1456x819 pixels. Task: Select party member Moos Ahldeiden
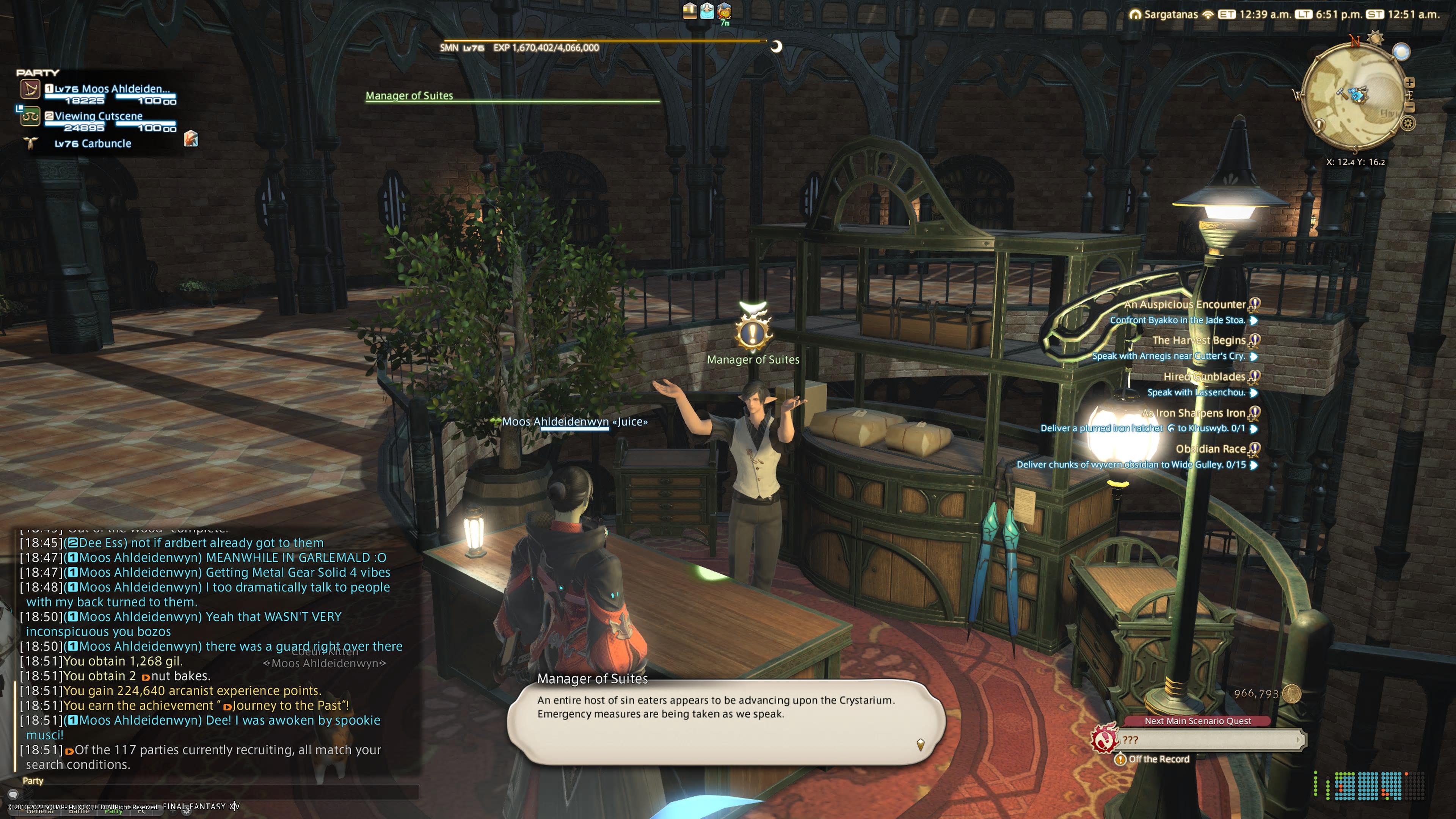pos(111,89)
